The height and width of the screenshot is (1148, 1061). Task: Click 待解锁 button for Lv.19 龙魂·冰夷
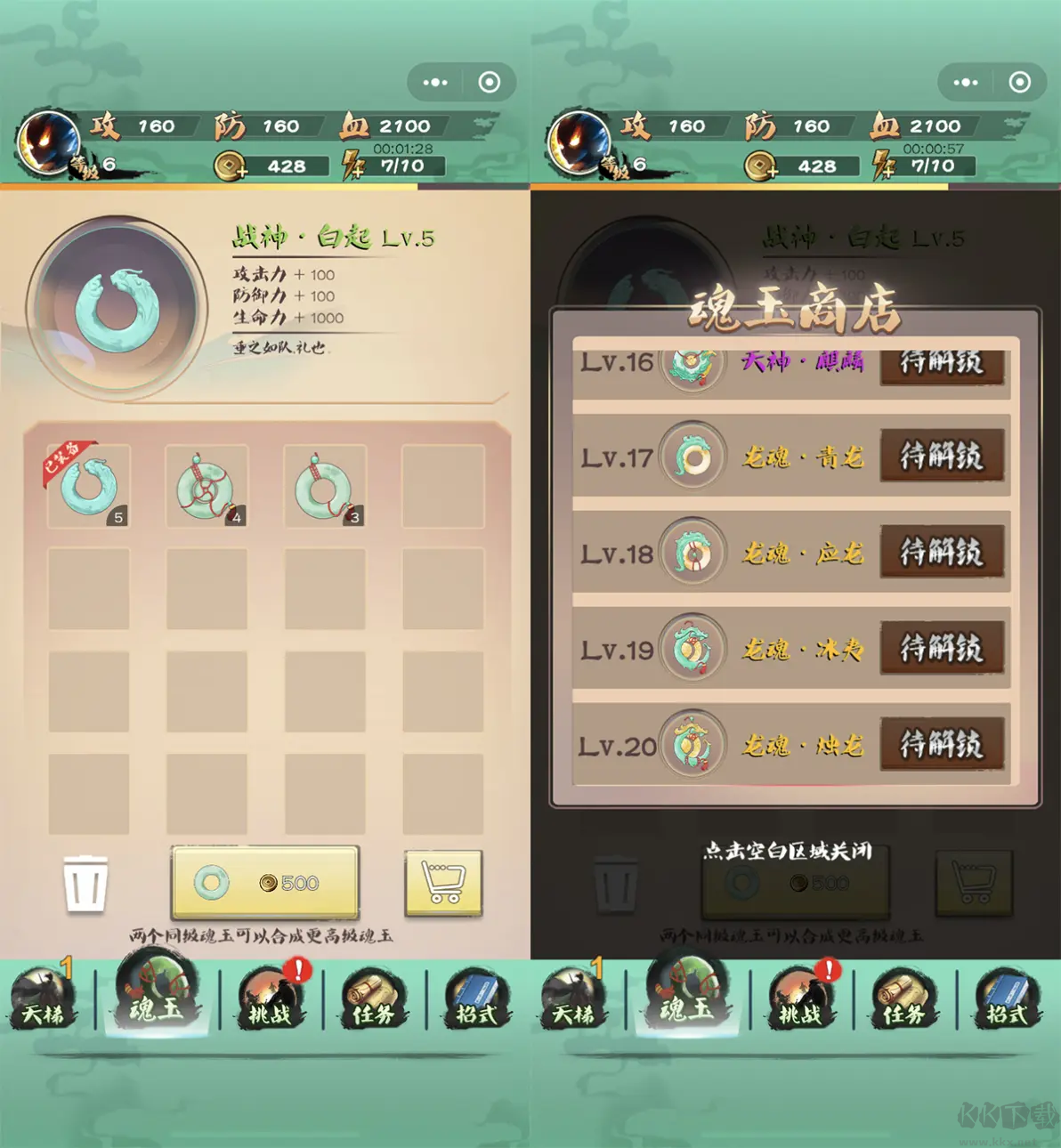click(x=943, y=649)
